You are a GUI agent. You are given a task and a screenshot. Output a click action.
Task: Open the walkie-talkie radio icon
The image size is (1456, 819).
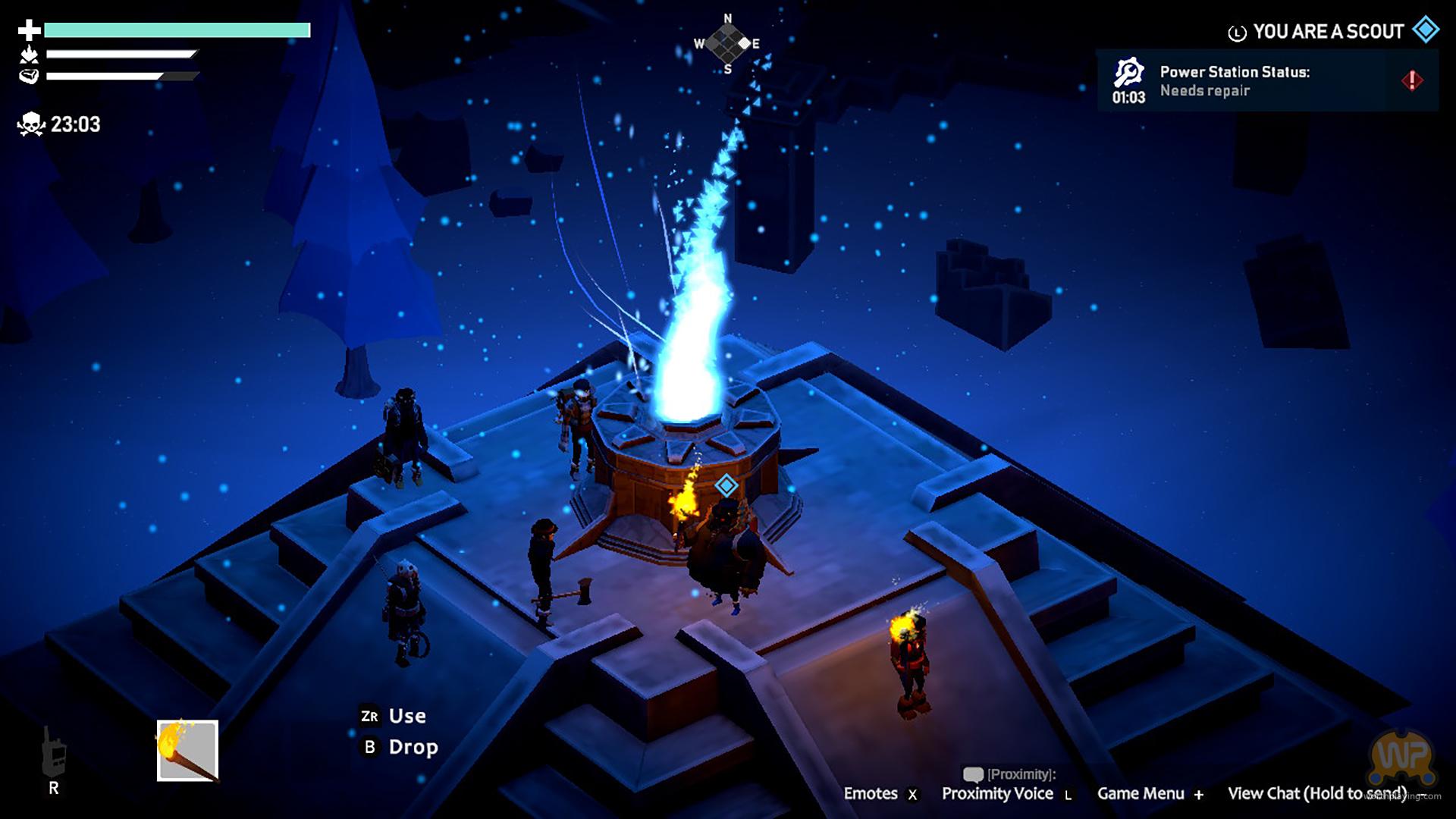tap(53, 752)
